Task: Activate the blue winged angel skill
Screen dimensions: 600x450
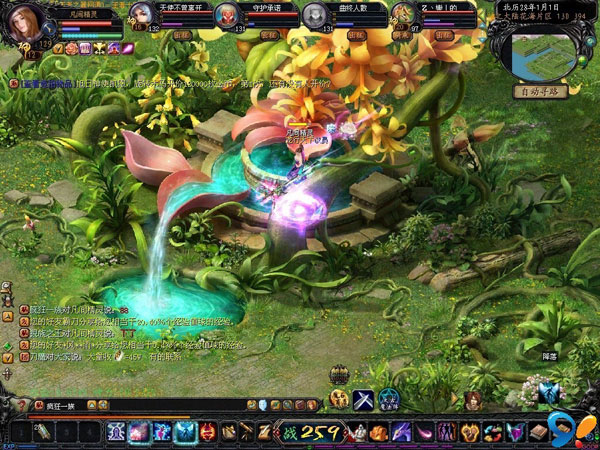Action: (x=184, y=432)
